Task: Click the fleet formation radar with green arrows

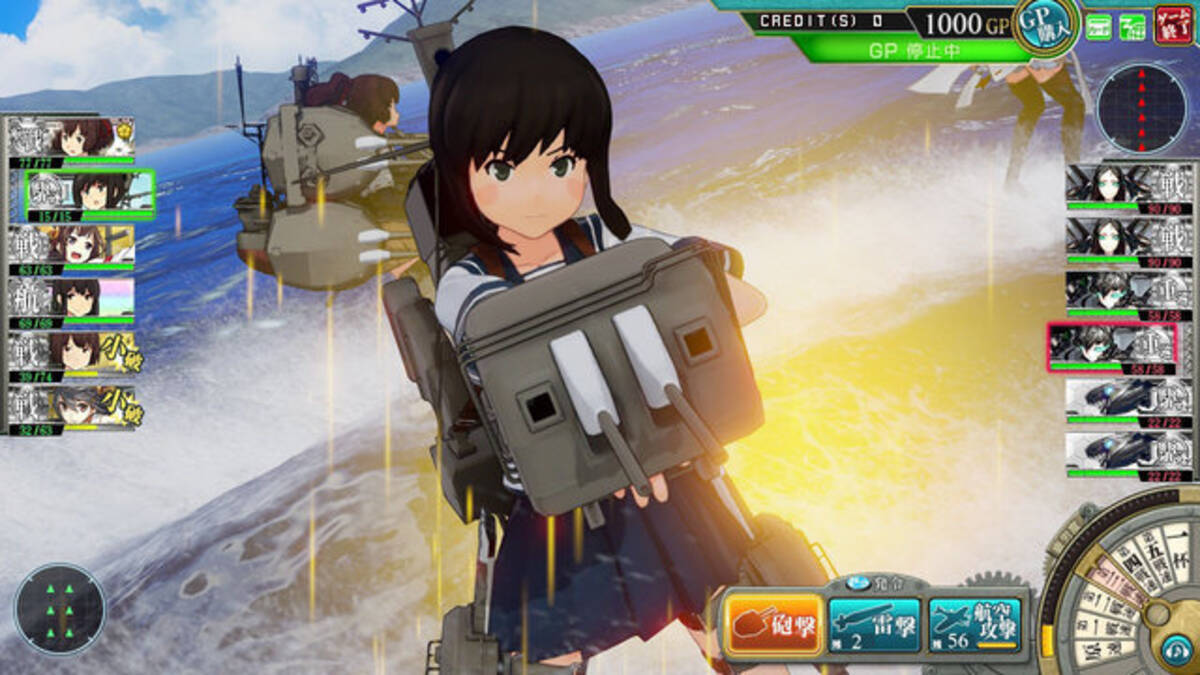Action: (x=60, y=609)
